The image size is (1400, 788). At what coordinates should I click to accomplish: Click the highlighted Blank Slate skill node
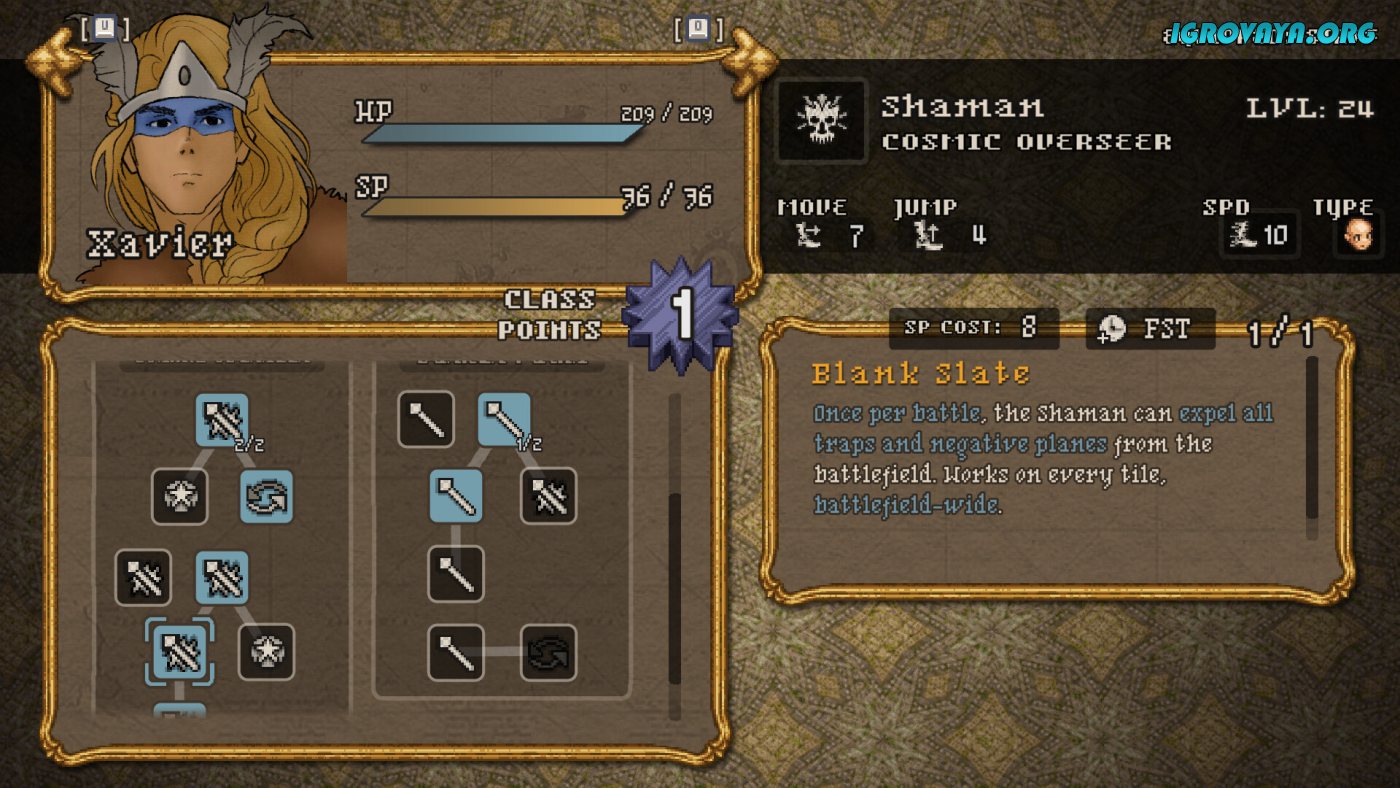click(x=180, y=651)
